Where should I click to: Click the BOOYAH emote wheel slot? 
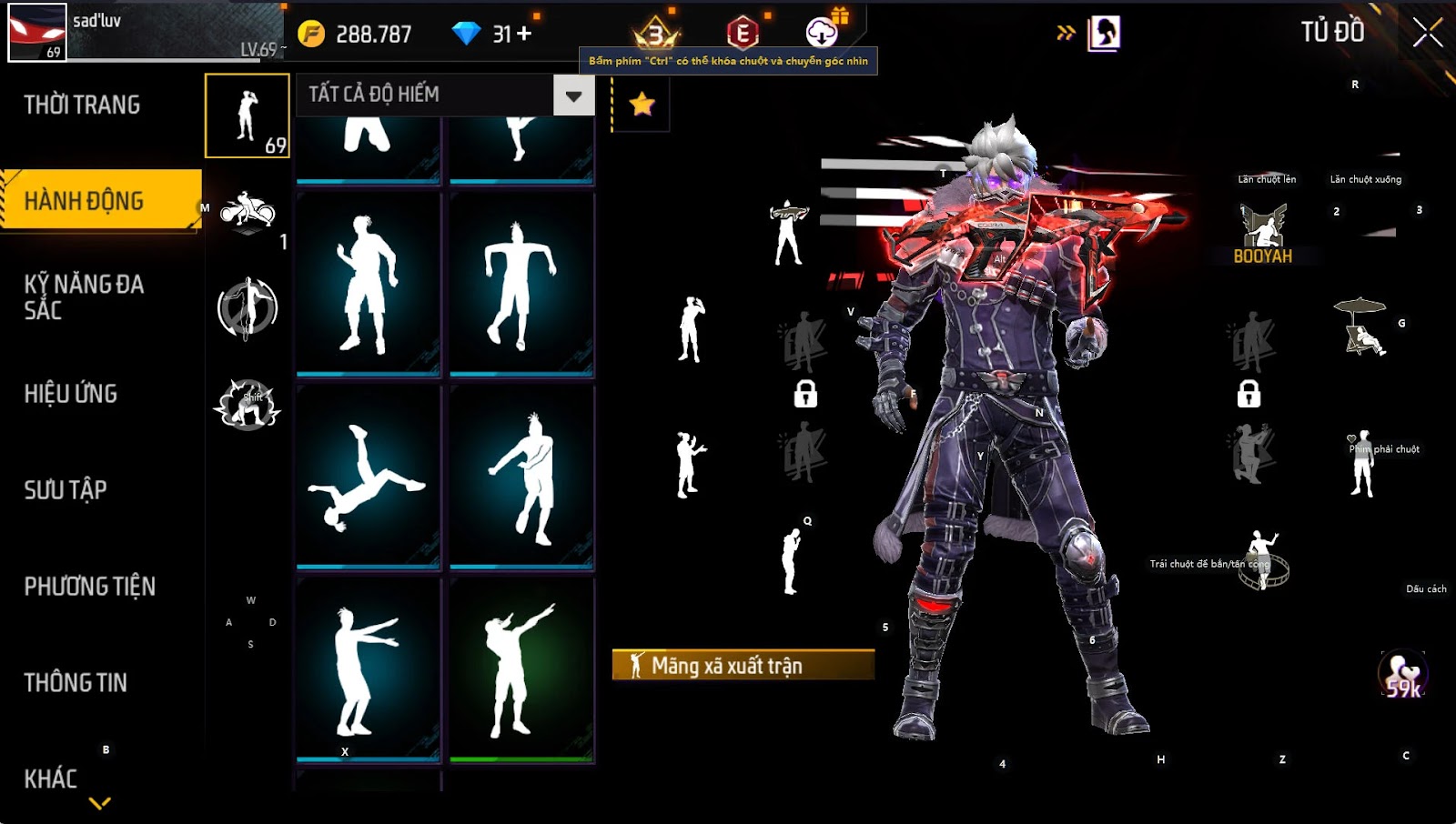coord(1263,234)
